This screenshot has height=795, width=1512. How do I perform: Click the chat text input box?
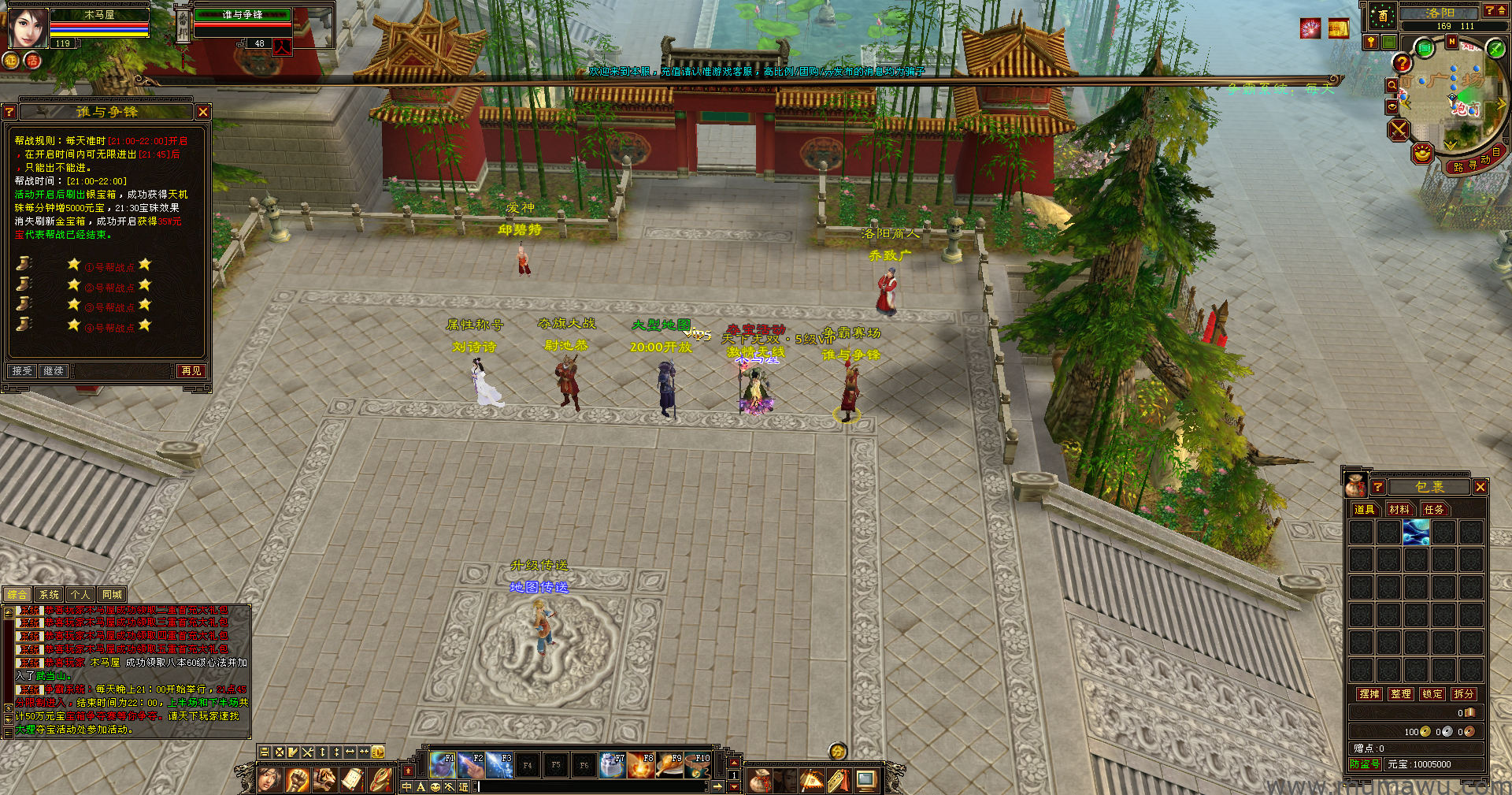click(591, 786)
